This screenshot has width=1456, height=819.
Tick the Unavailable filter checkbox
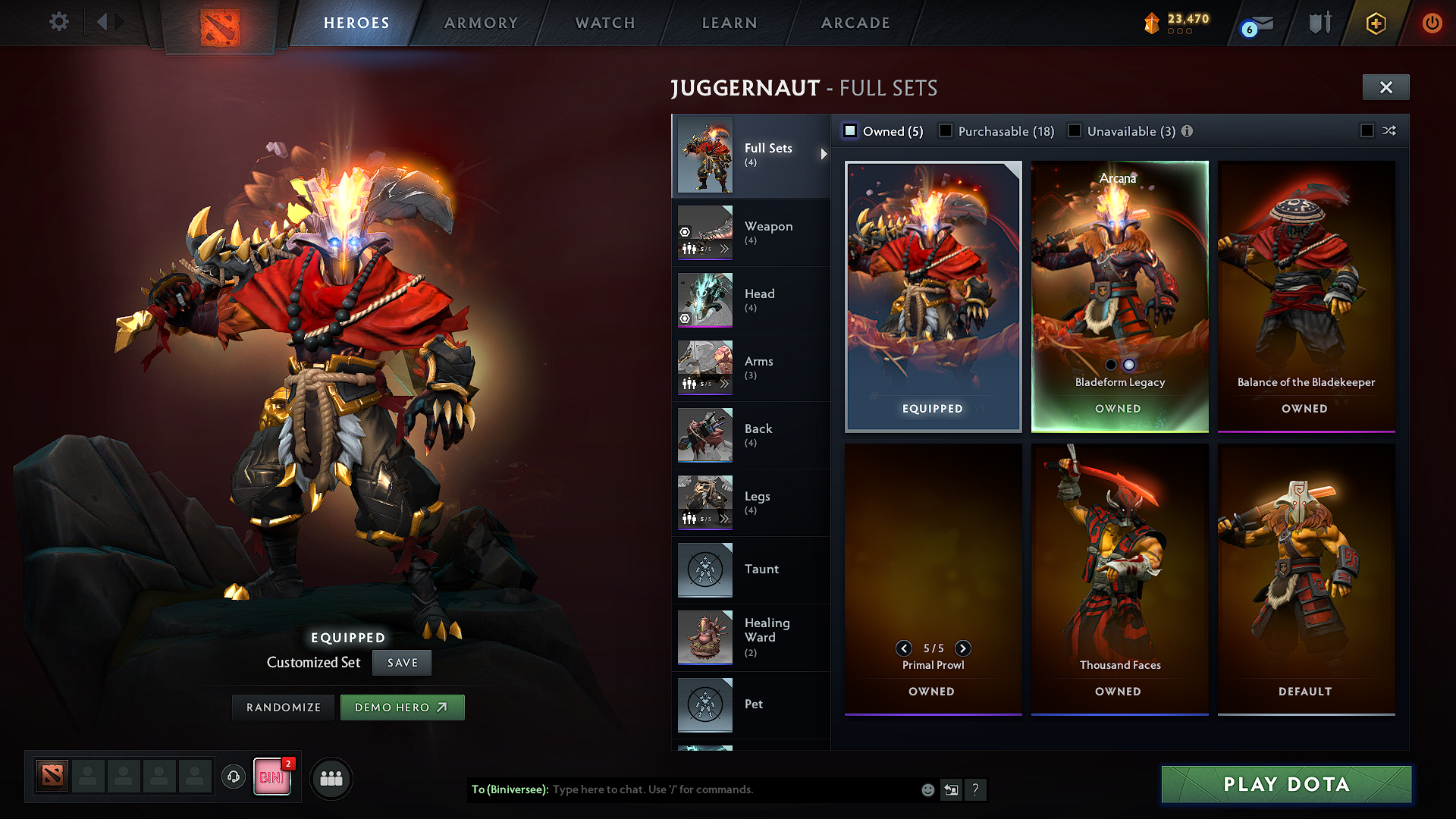point(1075,131)
